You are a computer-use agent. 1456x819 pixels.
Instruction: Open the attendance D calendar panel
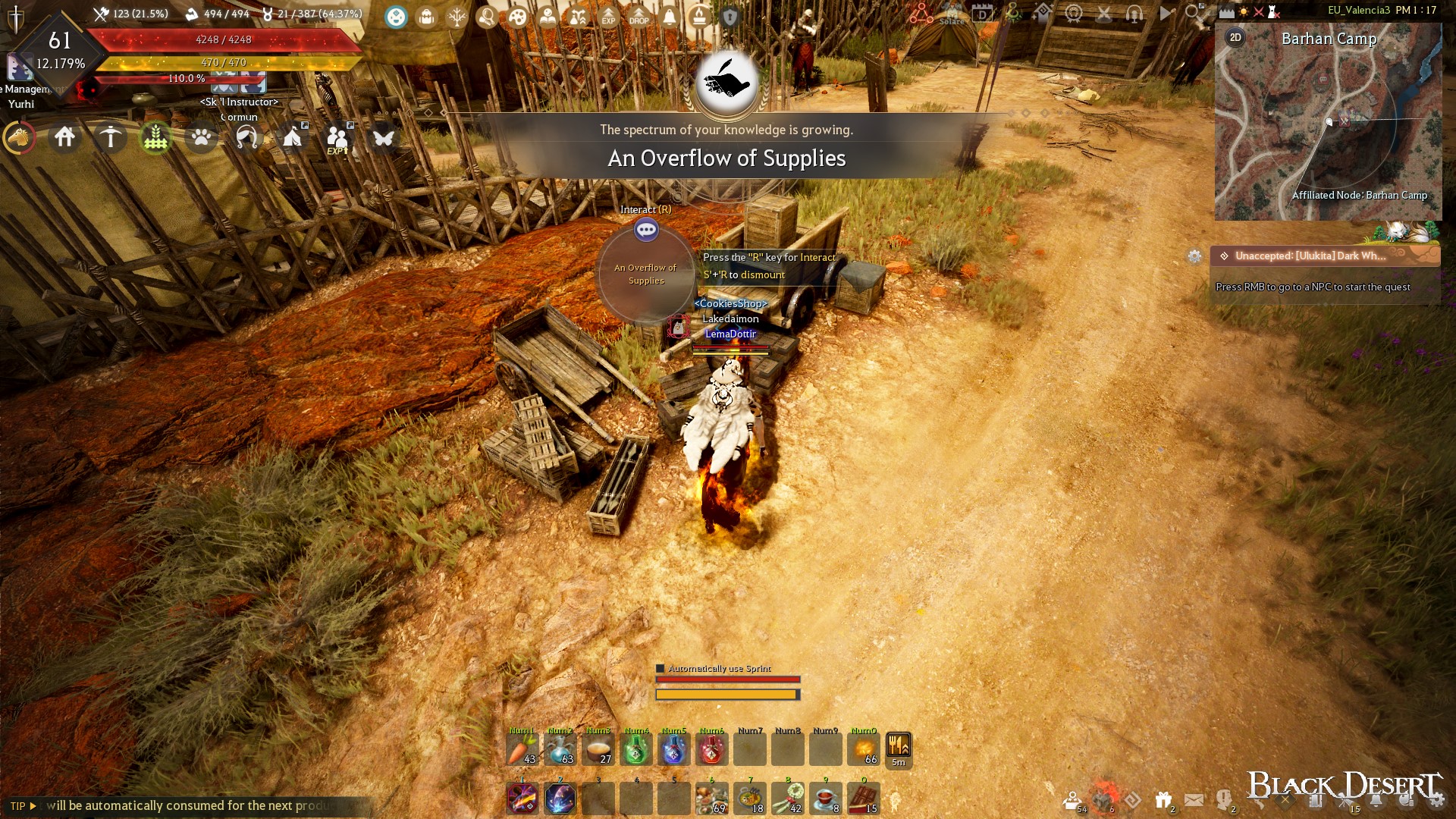pyautogui.click(x=984, y=12)
